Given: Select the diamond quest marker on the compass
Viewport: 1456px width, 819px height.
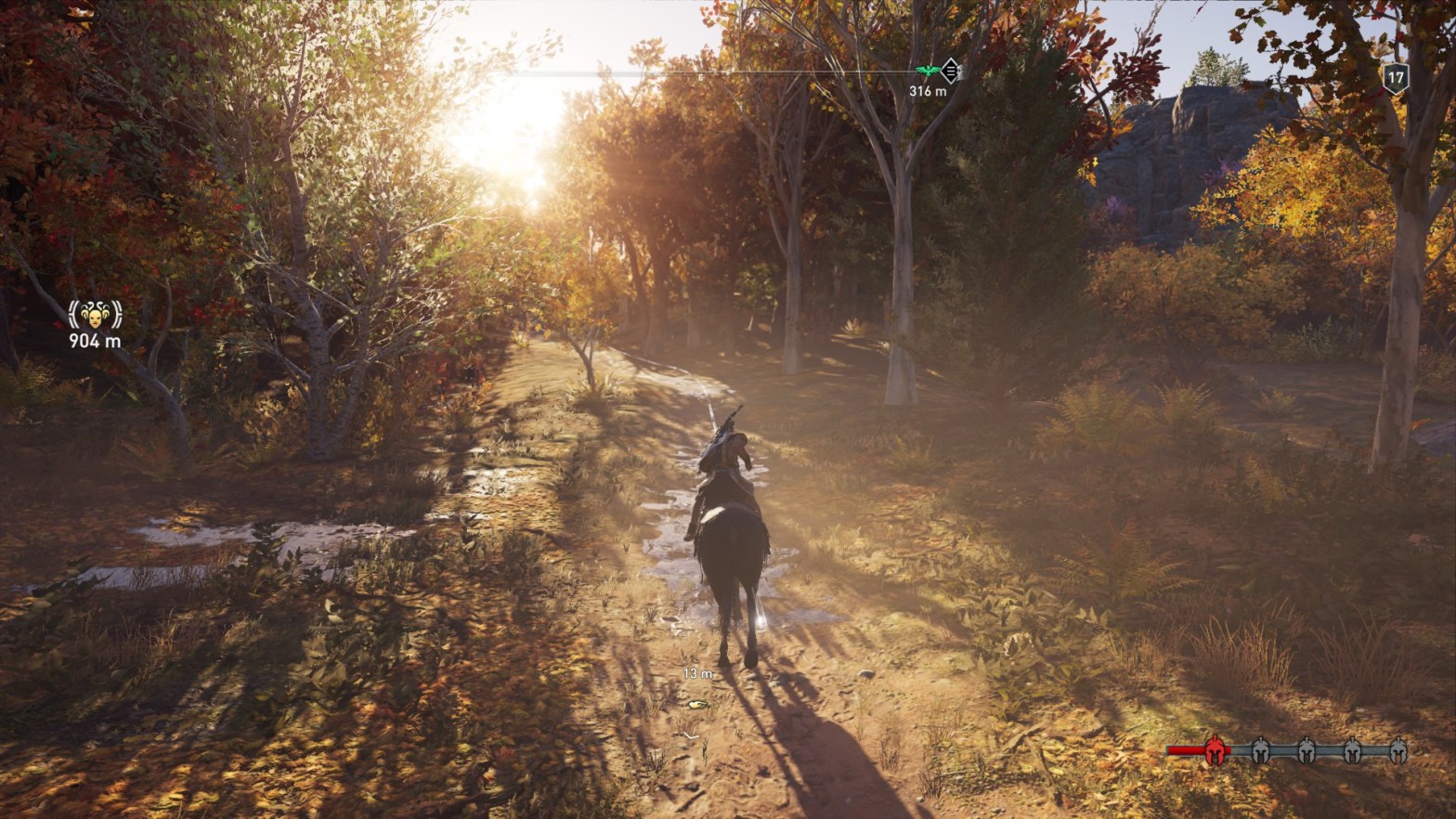Looking at the screenshot, I should [x=949, y=71].
